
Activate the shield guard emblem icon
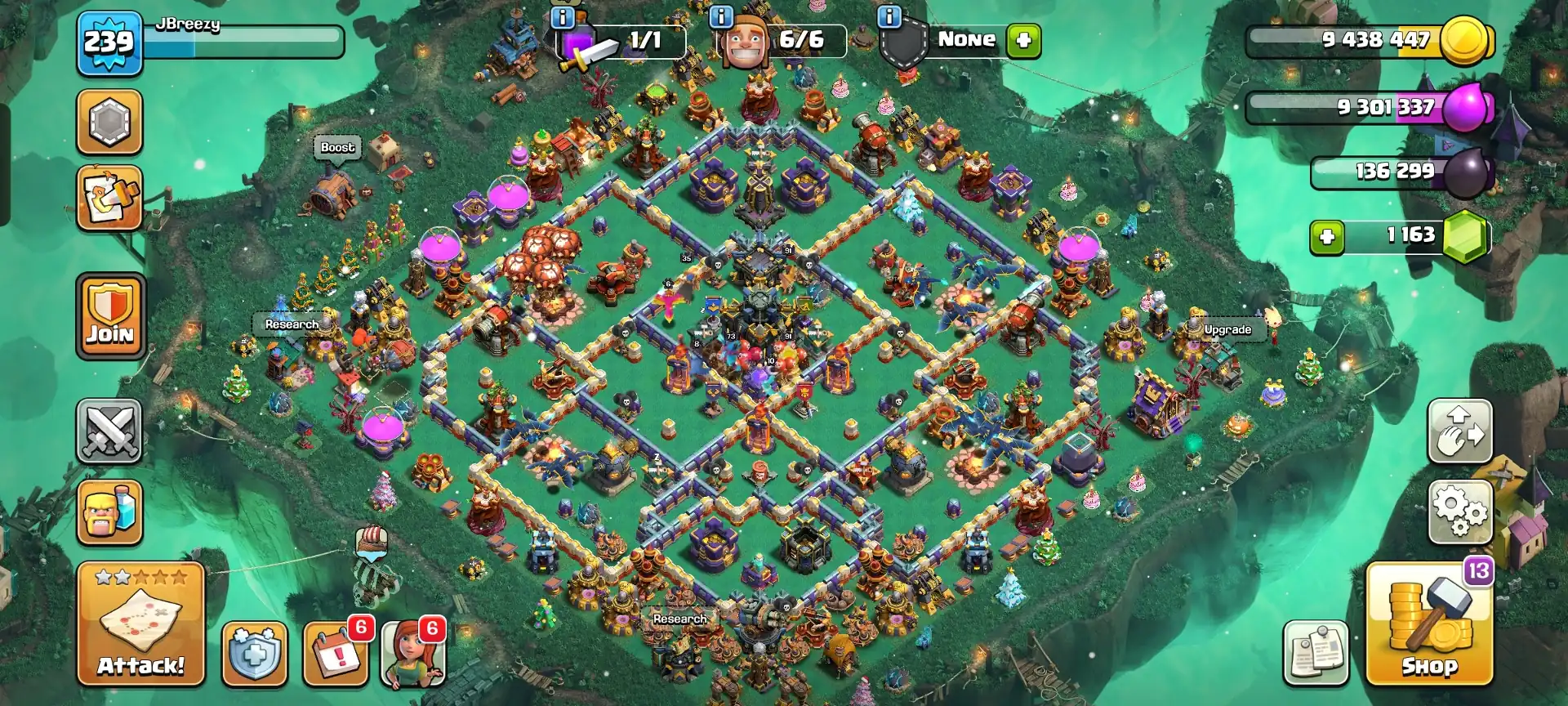click(x=254, y=654)
